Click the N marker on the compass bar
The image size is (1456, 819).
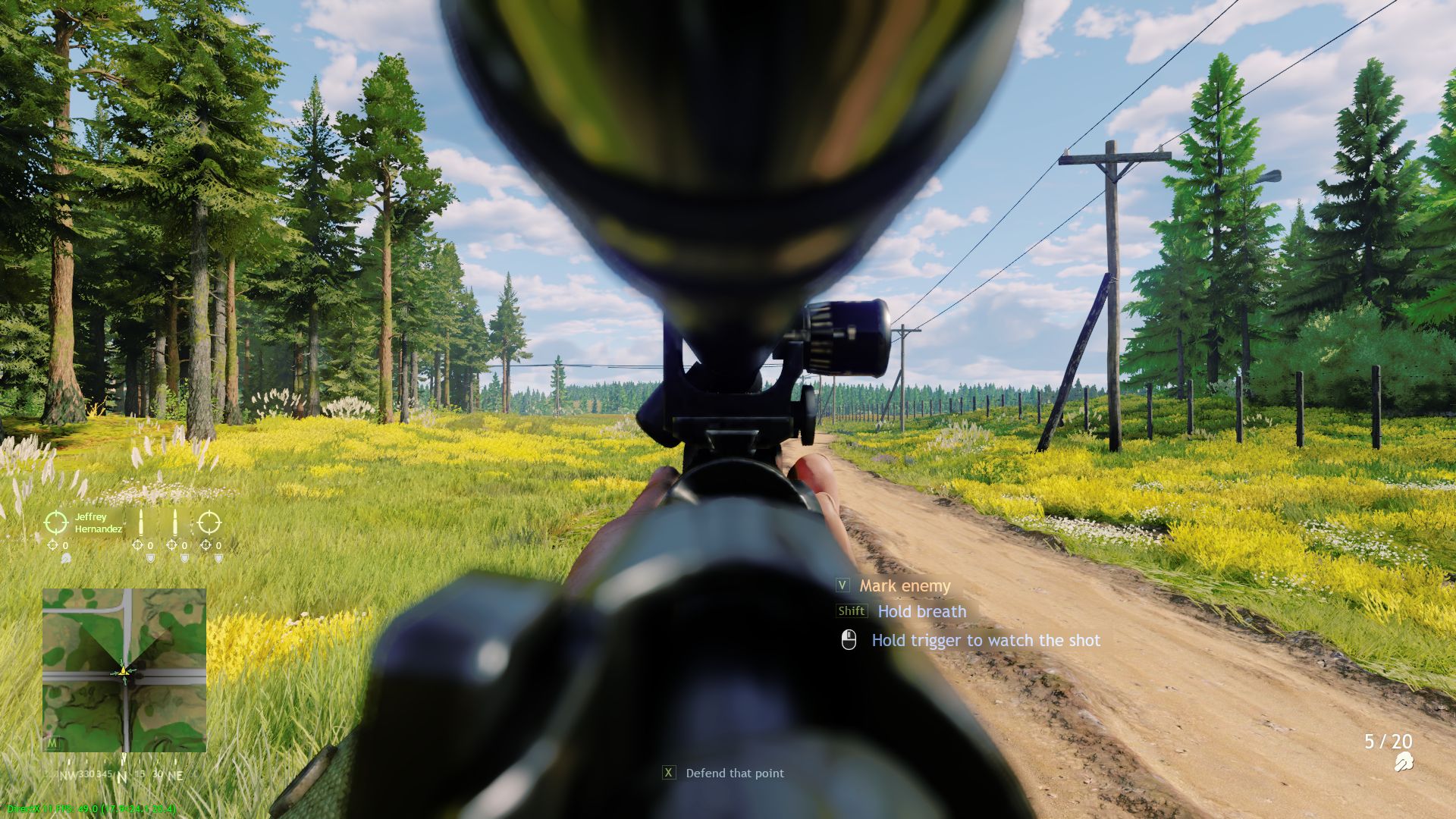tap(121, 775)
